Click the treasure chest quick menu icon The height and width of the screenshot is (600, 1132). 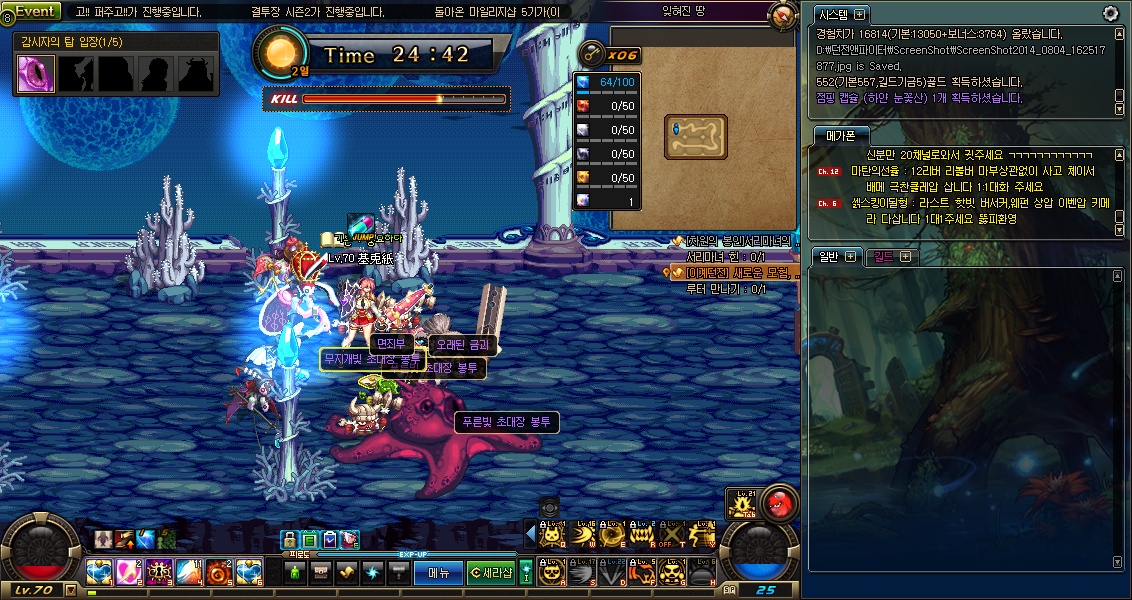(x=321, y=572)
